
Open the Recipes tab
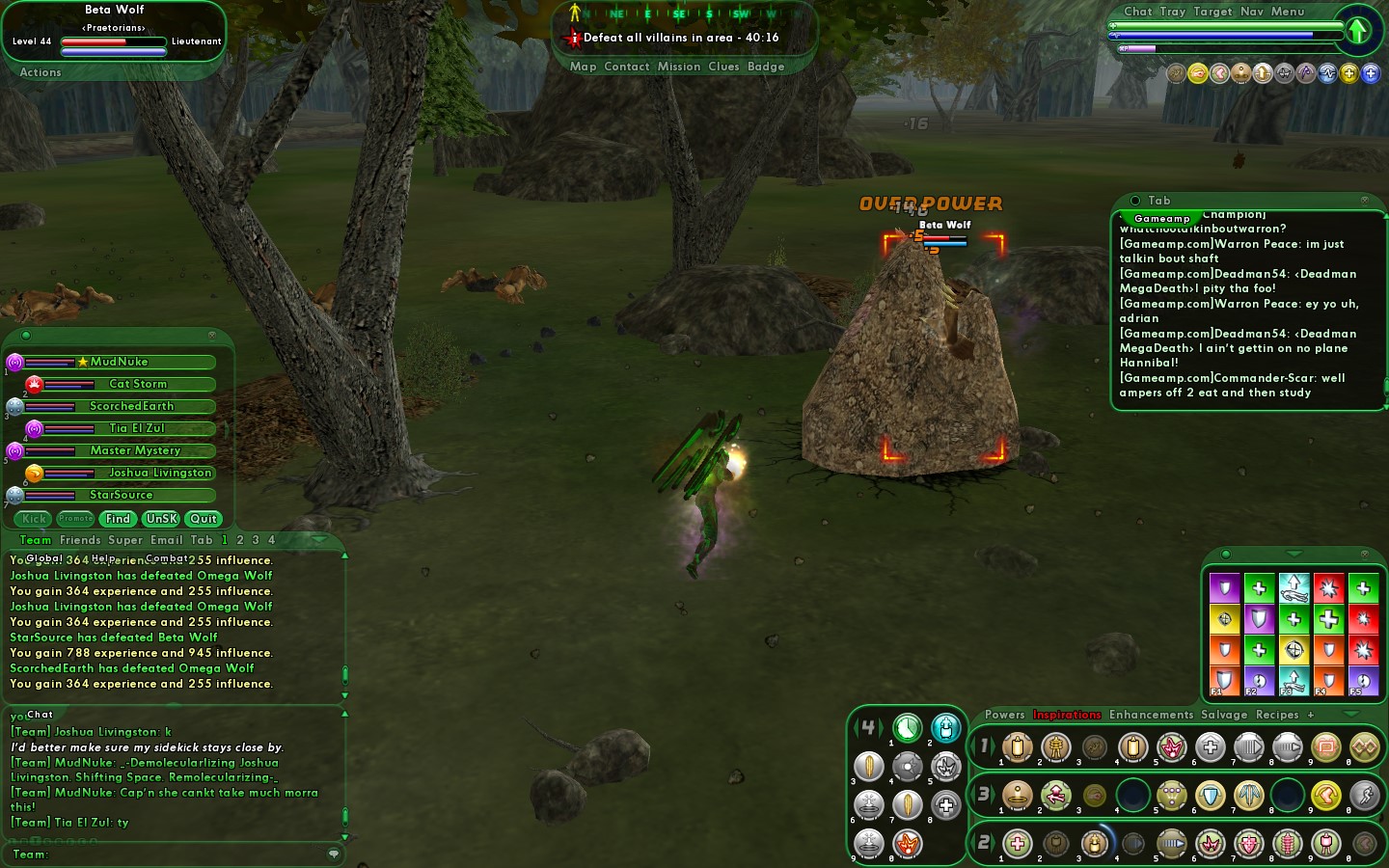(1277, 715)
